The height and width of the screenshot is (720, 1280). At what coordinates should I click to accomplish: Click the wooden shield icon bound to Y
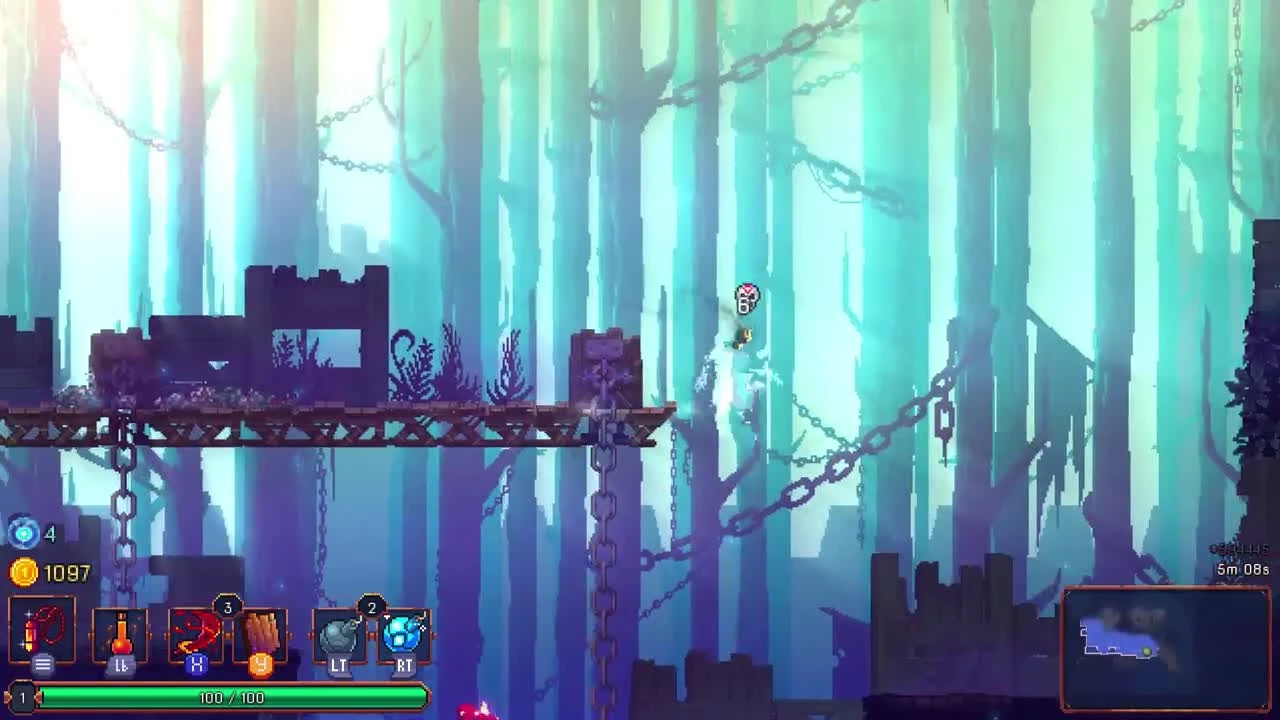coord(262,632)
